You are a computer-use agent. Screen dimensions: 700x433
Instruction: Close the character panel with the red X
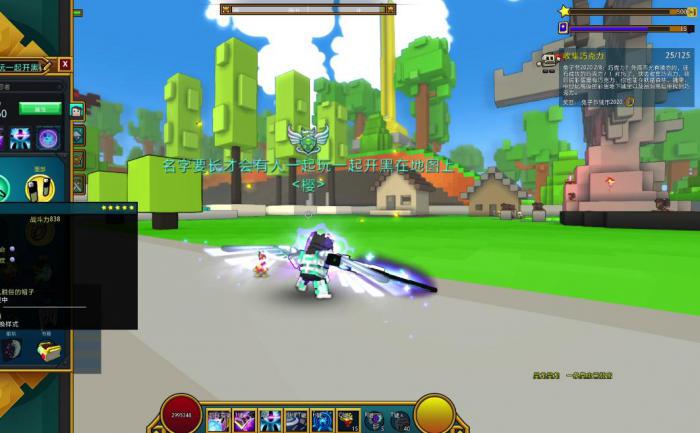(65, 64)
